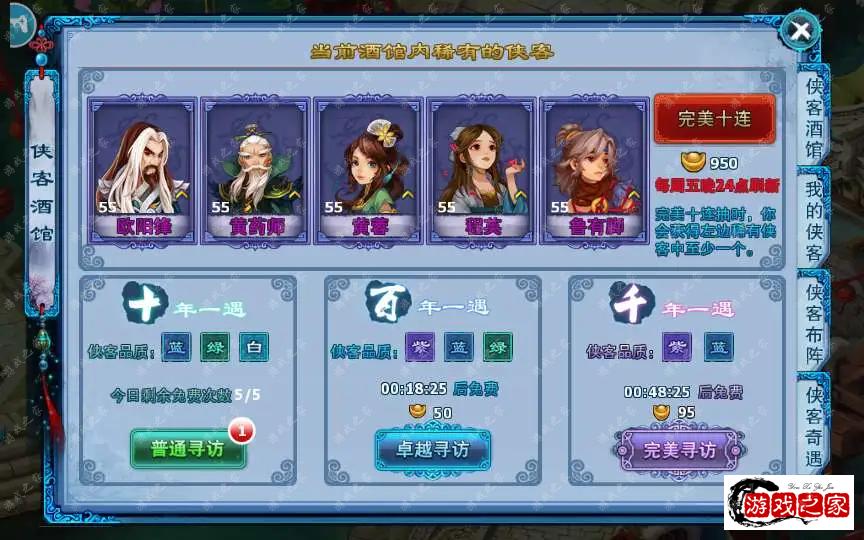Choose the 完美寻访 purple button
This screenshot has width=864, height=540.
(679, 450)
